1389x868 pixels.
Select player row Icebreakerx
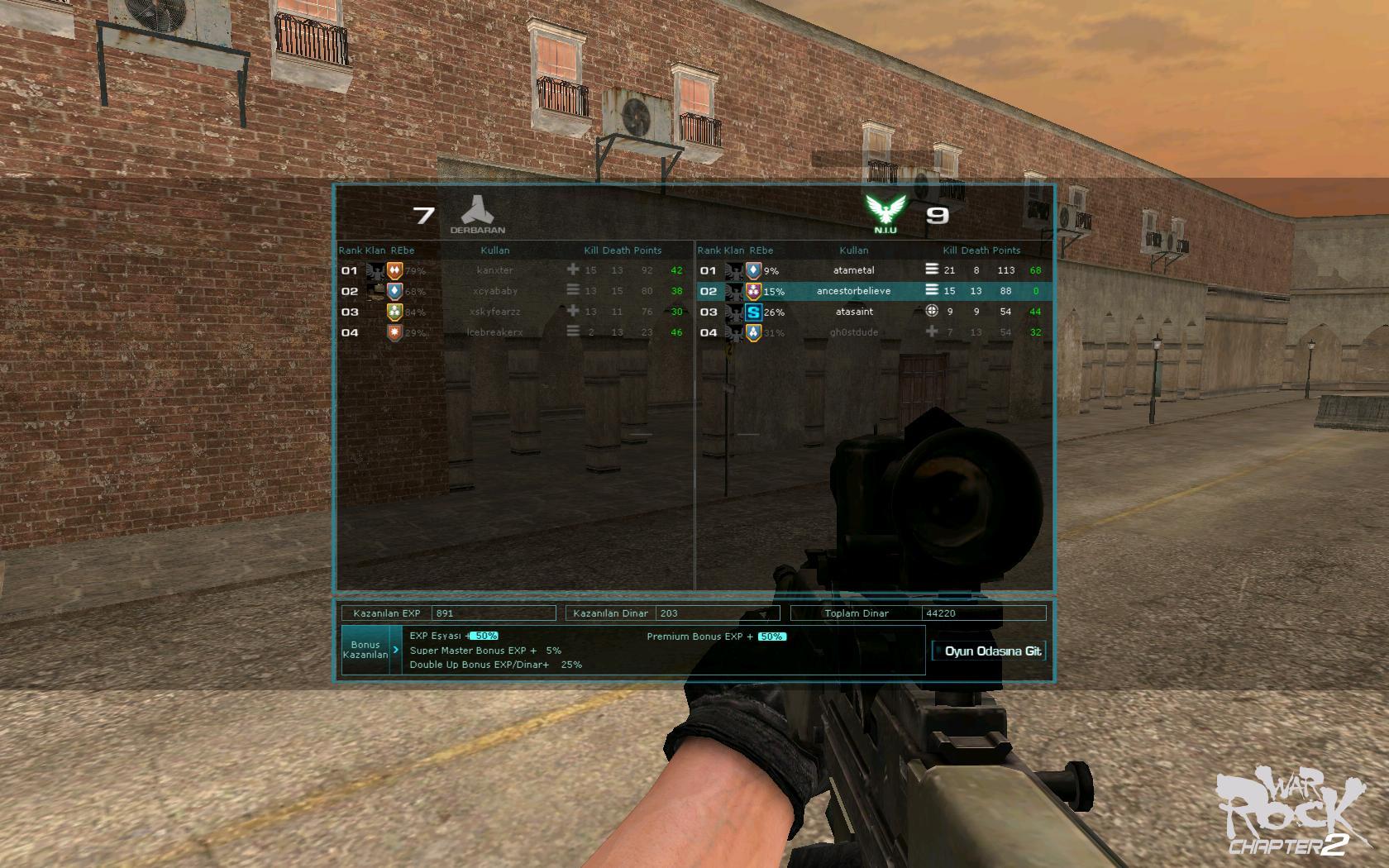pos(494,332)
